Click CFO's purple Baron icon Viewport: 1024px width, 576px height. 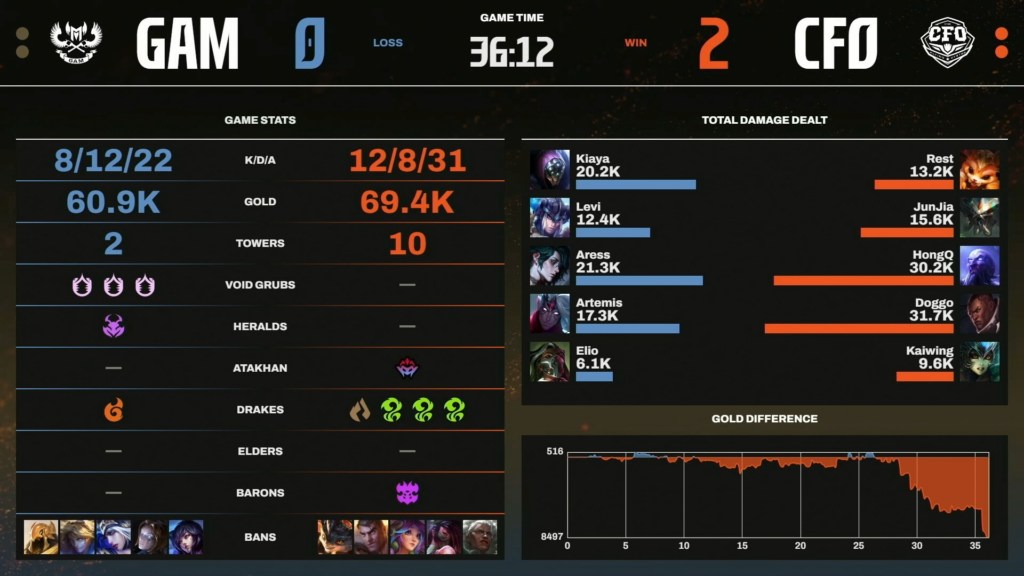pyautogui.click(x=407, y=492)
